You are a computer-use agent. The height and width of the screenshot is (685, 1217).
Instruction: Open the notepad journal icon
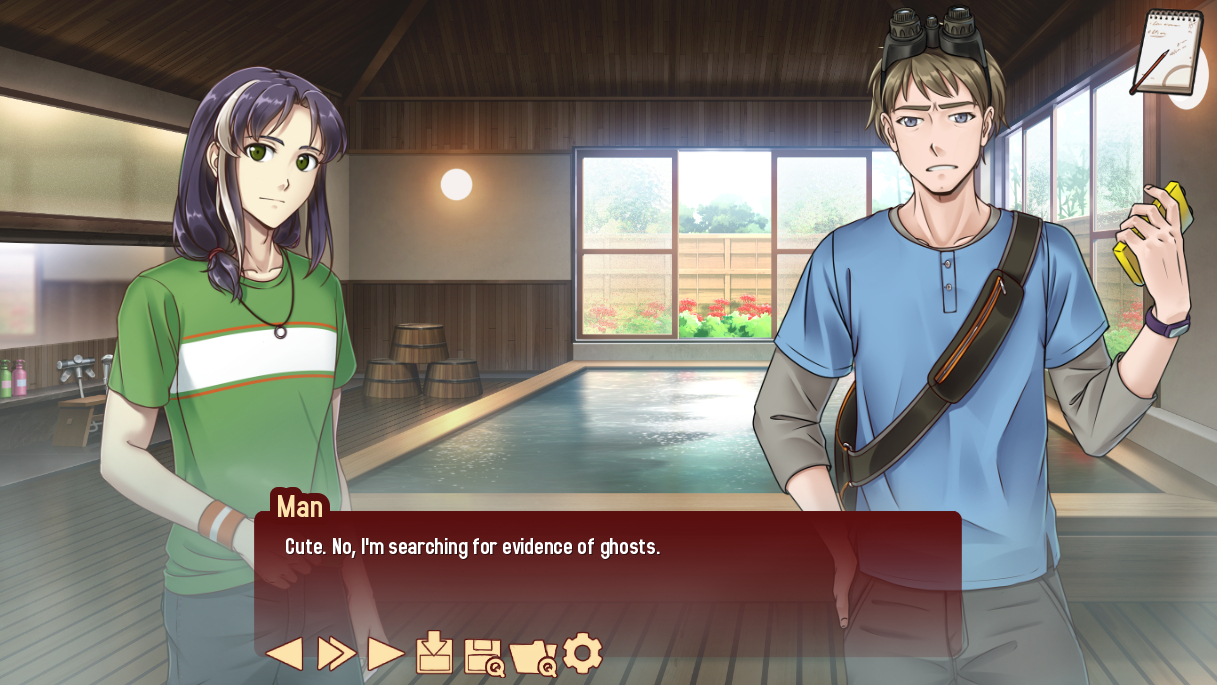click(1167, 52)
